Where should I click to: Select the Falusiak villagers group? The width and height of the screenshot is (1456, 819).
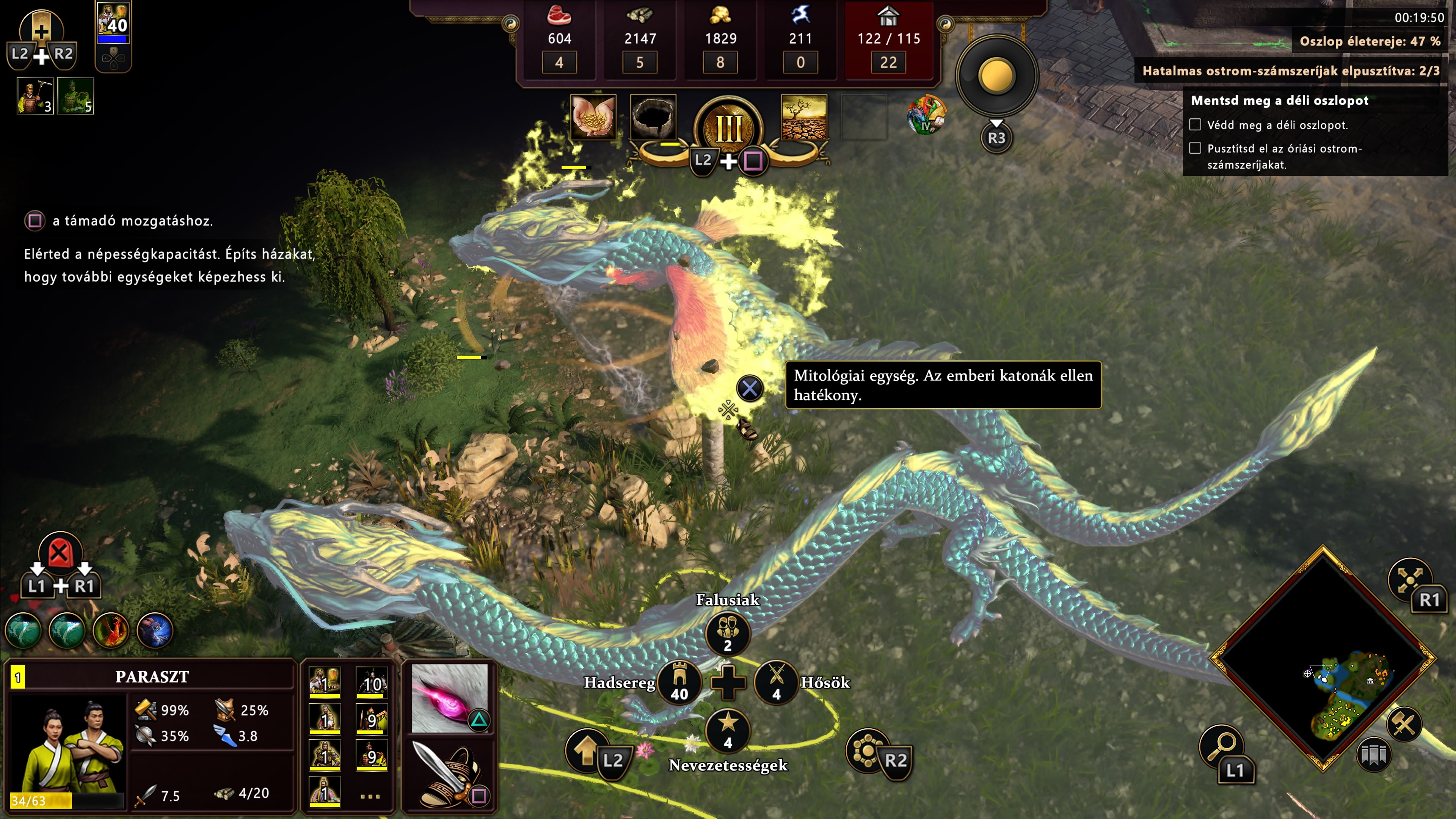[x=728, y=633]
